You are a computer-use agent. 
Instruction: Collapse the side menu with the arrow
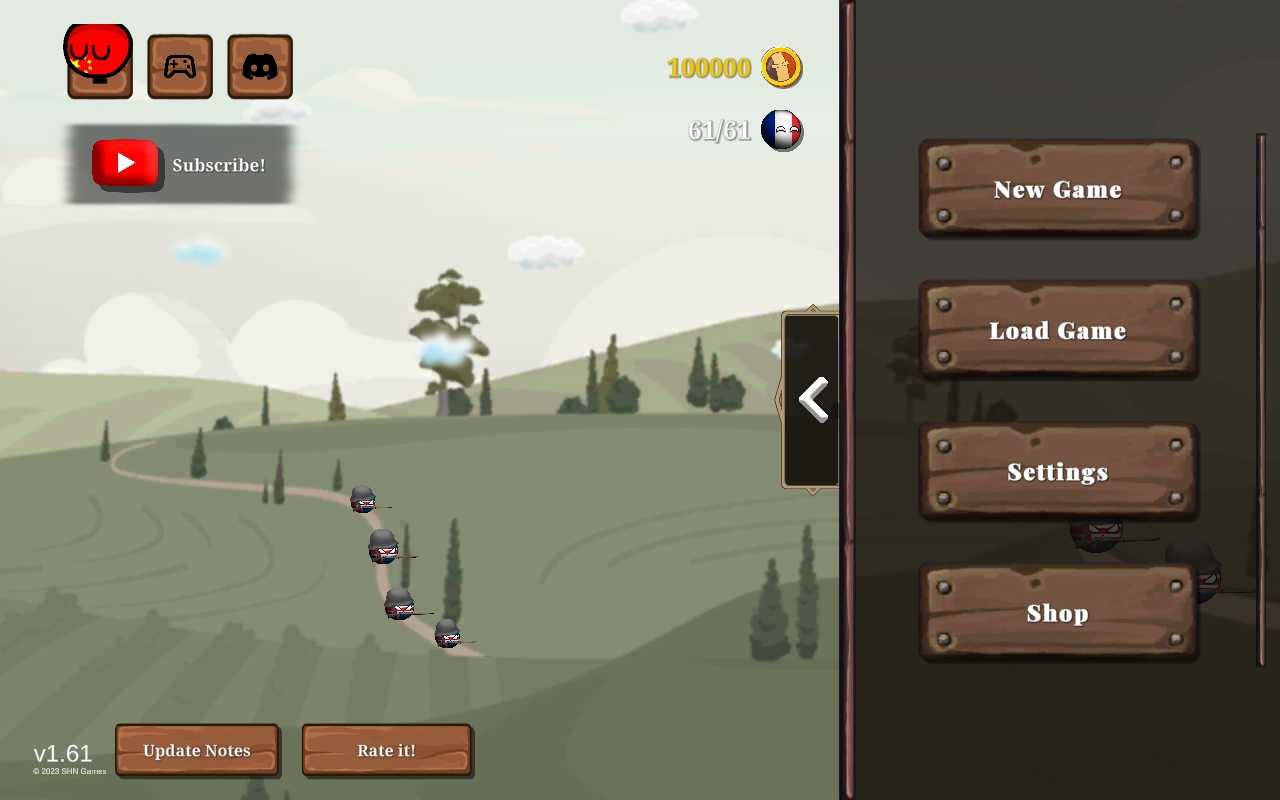pyautogui.click(x=812, y=400)
